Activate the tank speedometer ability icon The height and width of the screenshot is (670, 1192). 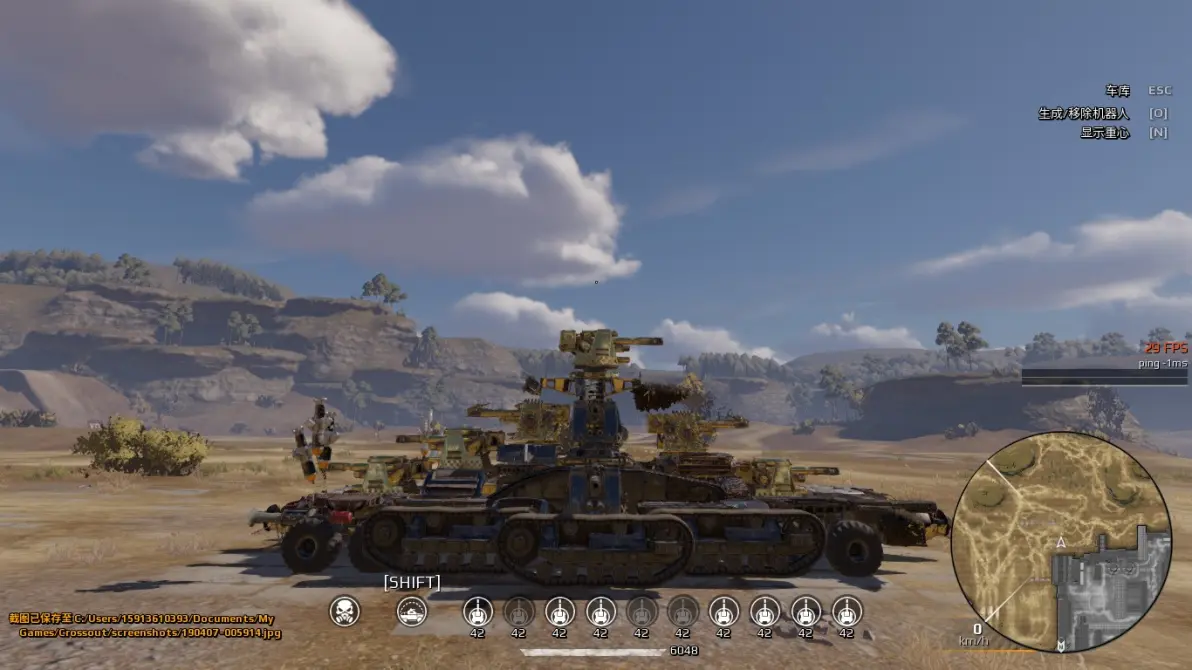click(x=412, y=611)
